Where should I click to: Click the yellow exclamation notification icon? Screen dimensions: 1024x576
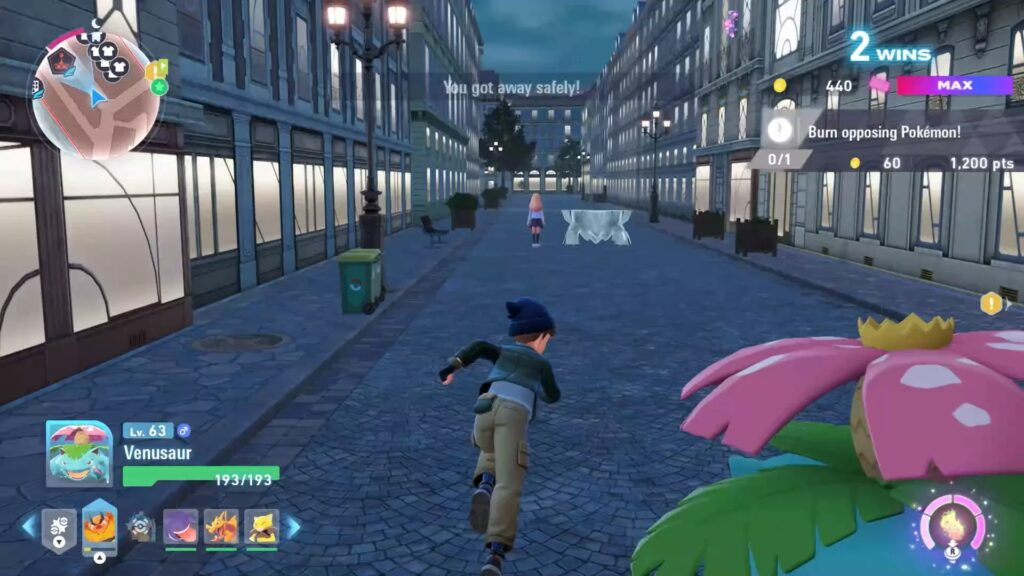[991, 303]
